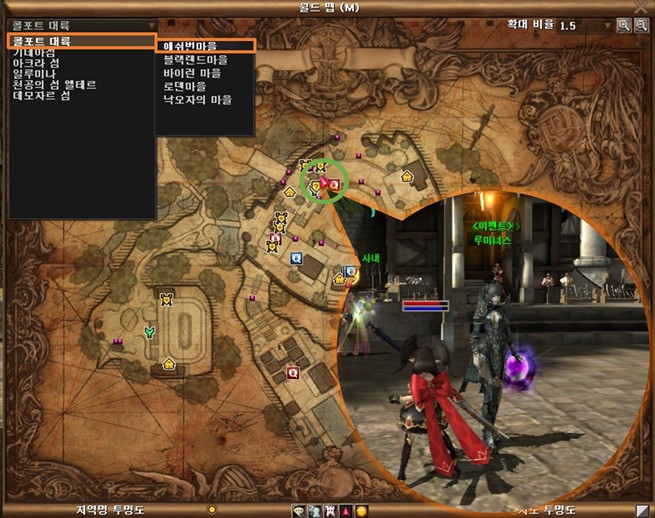Select 에쉬번마을 in the town submenu
This screenshot has height=518, width=655.
[x=204, y=46]
